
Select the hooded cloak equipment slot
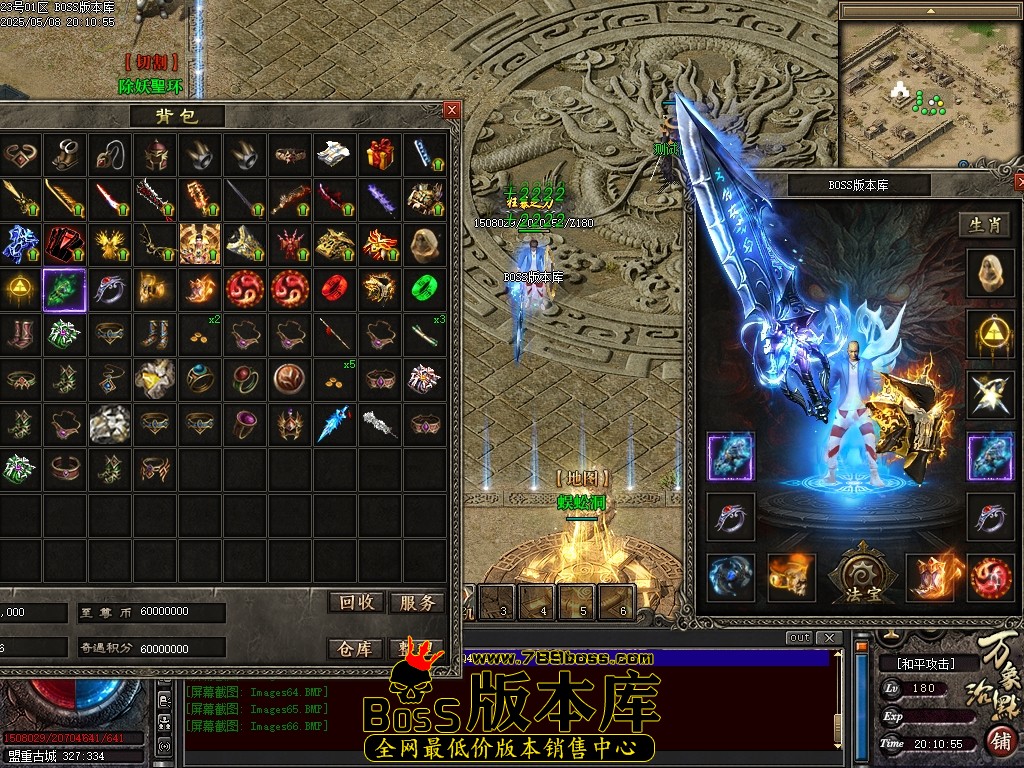click(990, 272)
